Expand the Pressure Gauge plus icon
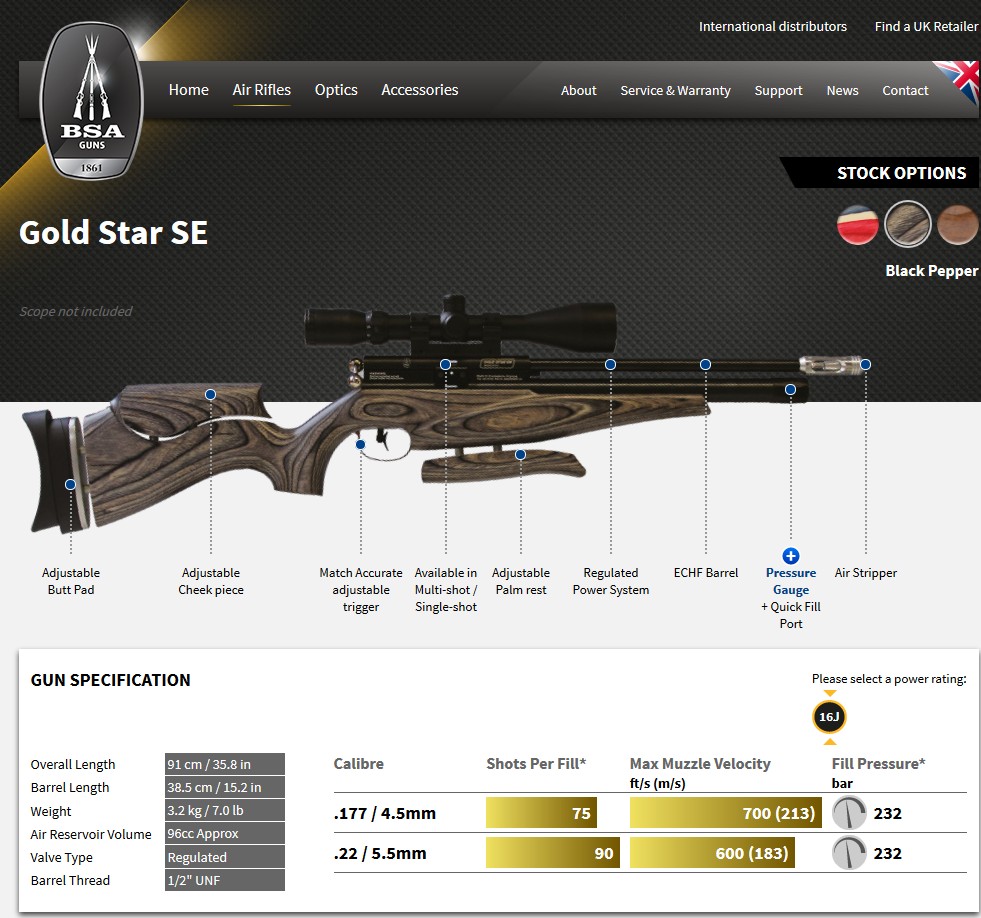The width and height of the screenshot is (981, 918). pos(790,556)
